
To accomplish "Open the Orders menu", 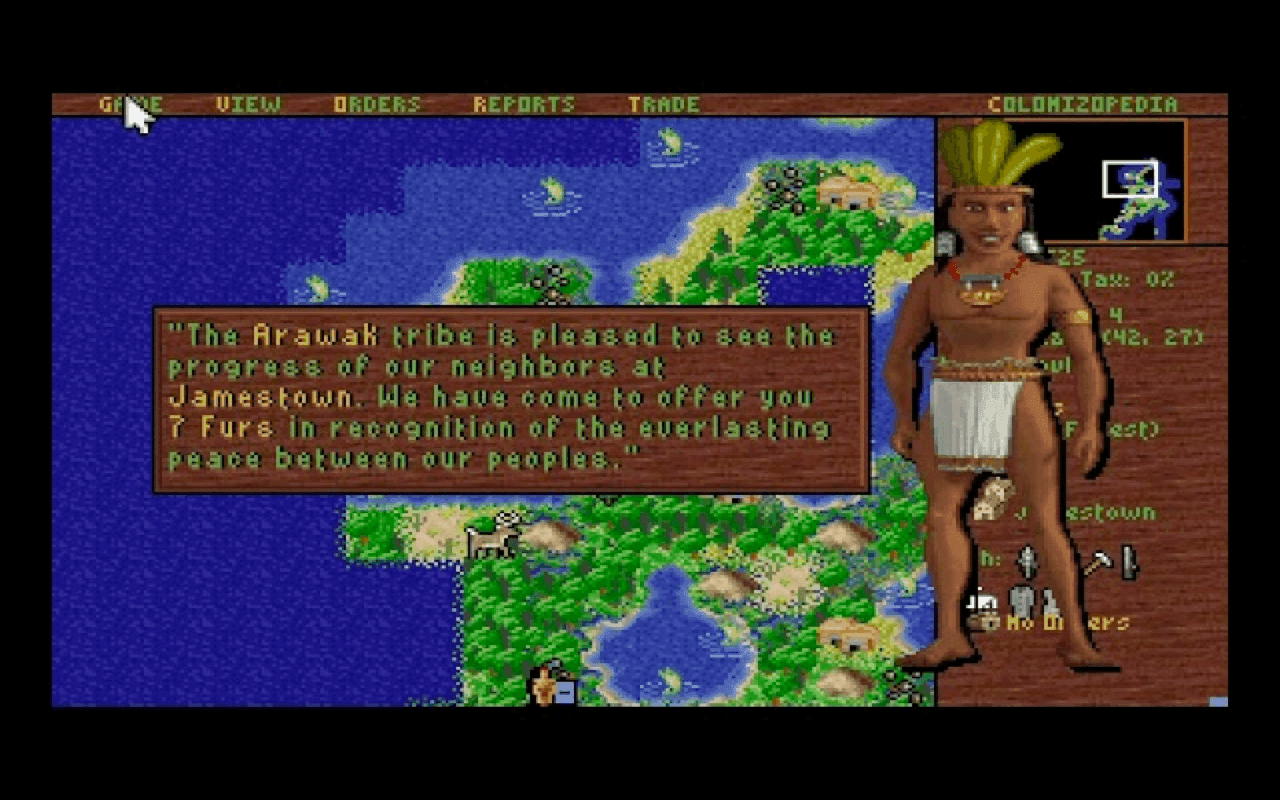I will coord(377,103).
